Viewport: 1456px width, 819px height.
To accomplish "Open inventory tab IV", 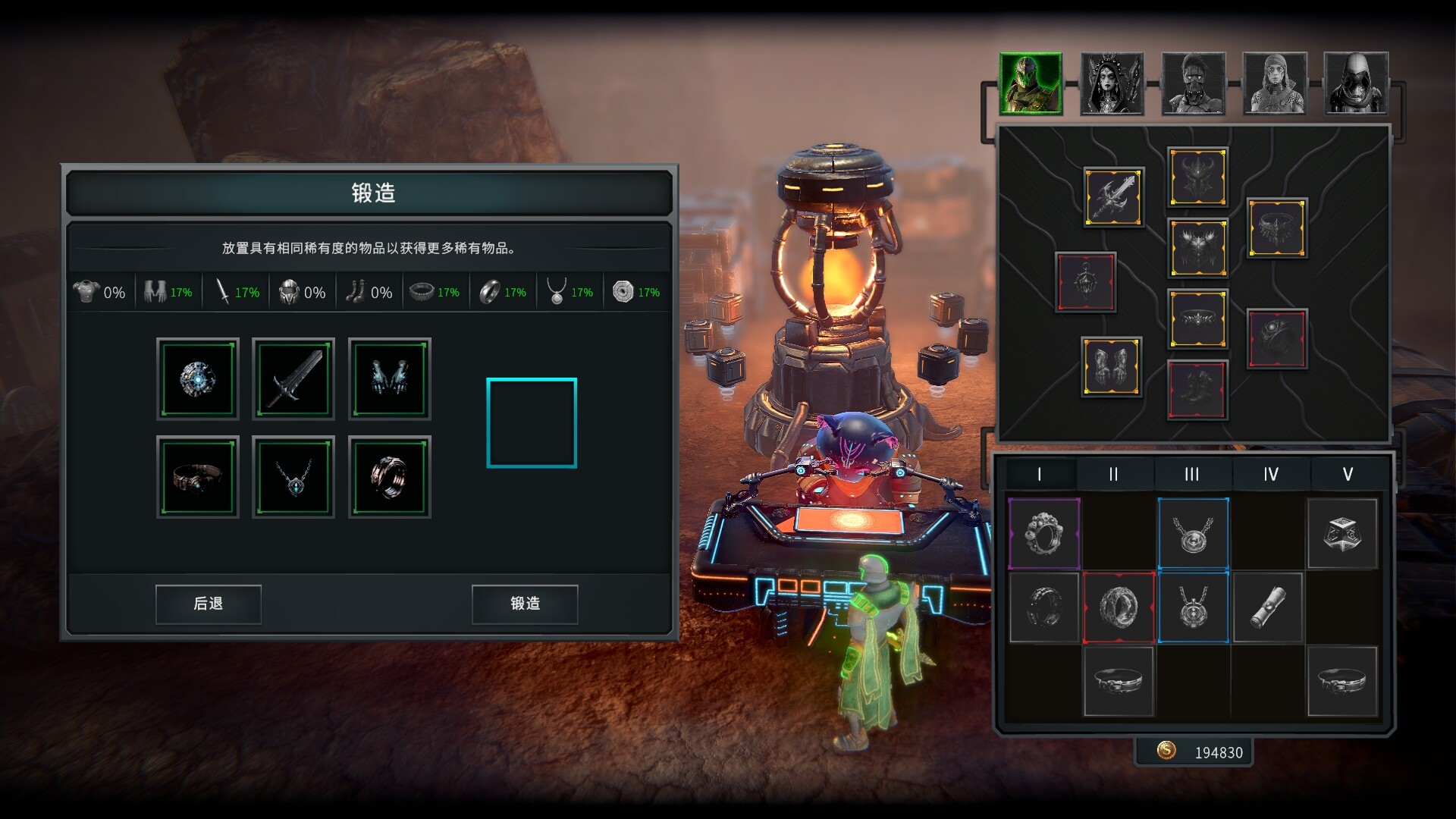I will tap(1271, 475).
